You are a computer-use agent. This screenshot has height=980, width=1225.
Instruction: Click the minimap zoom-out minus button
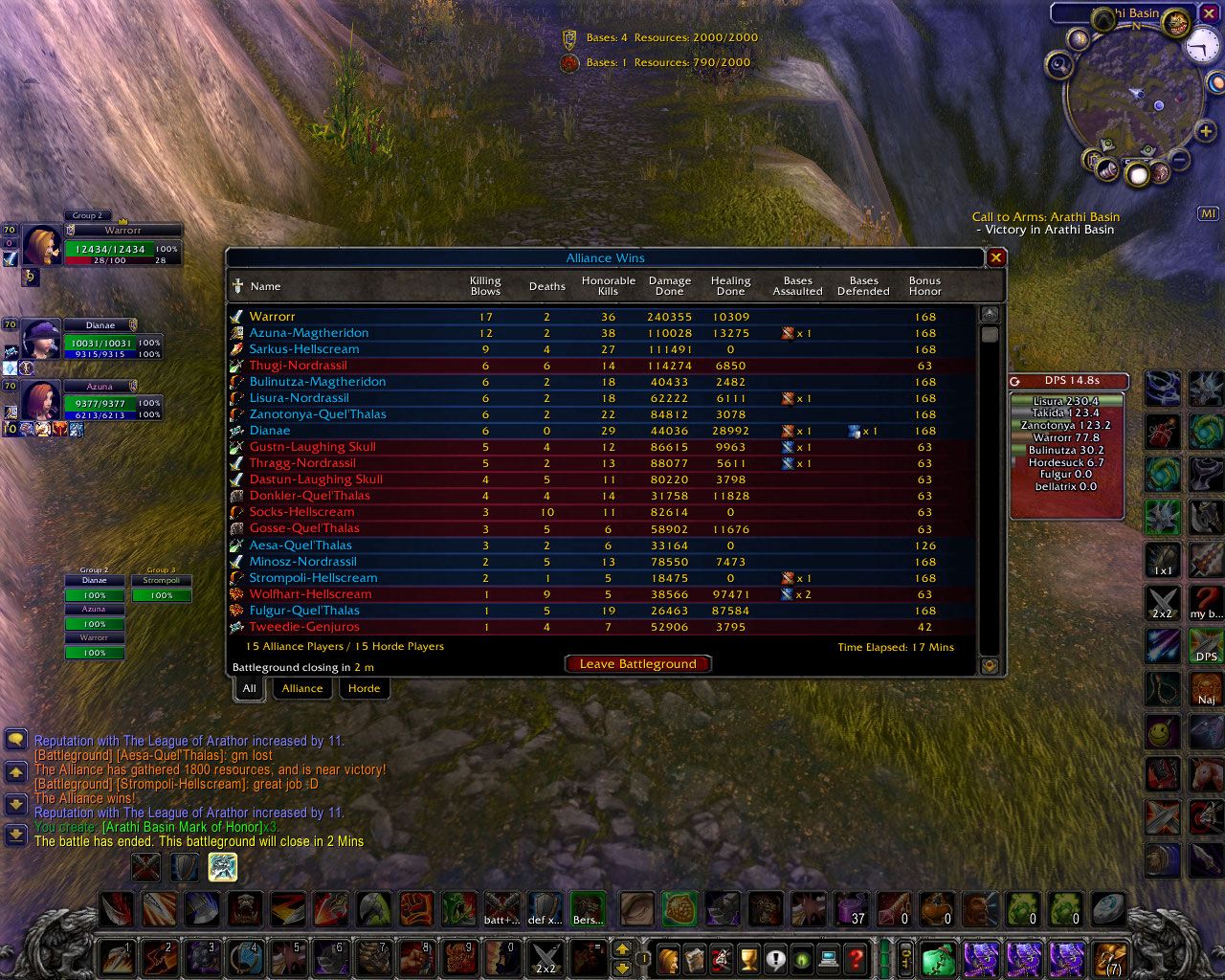(1180, 160)
